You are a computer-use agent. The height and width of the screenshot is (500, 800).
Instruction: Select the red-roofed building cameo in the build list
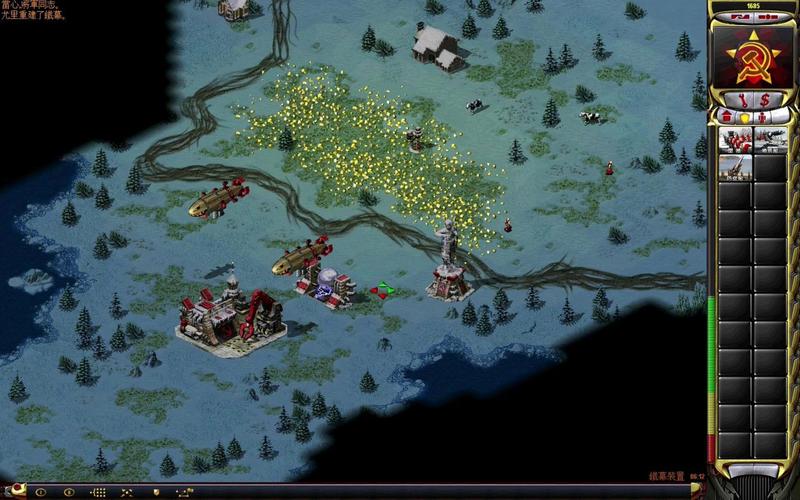735,140
